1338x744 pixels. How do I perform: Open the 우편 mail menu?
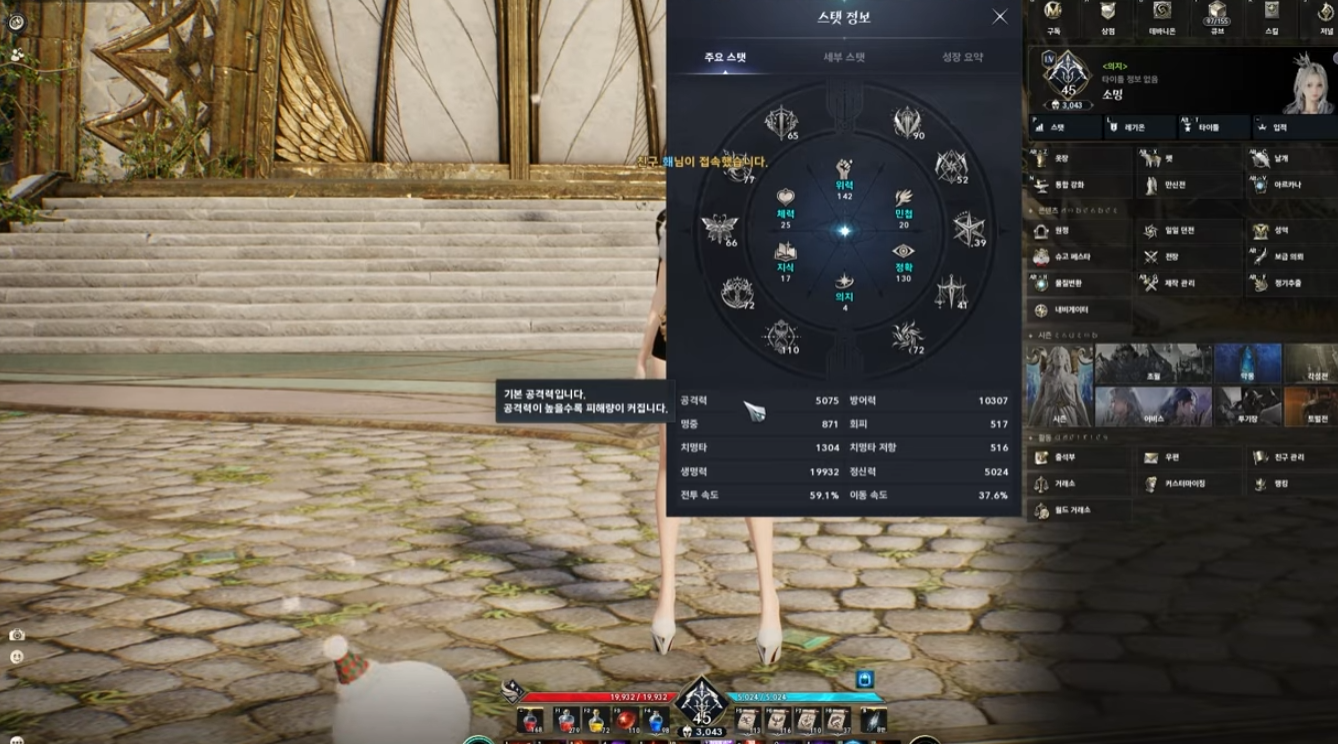click(x=1164, y=457)
